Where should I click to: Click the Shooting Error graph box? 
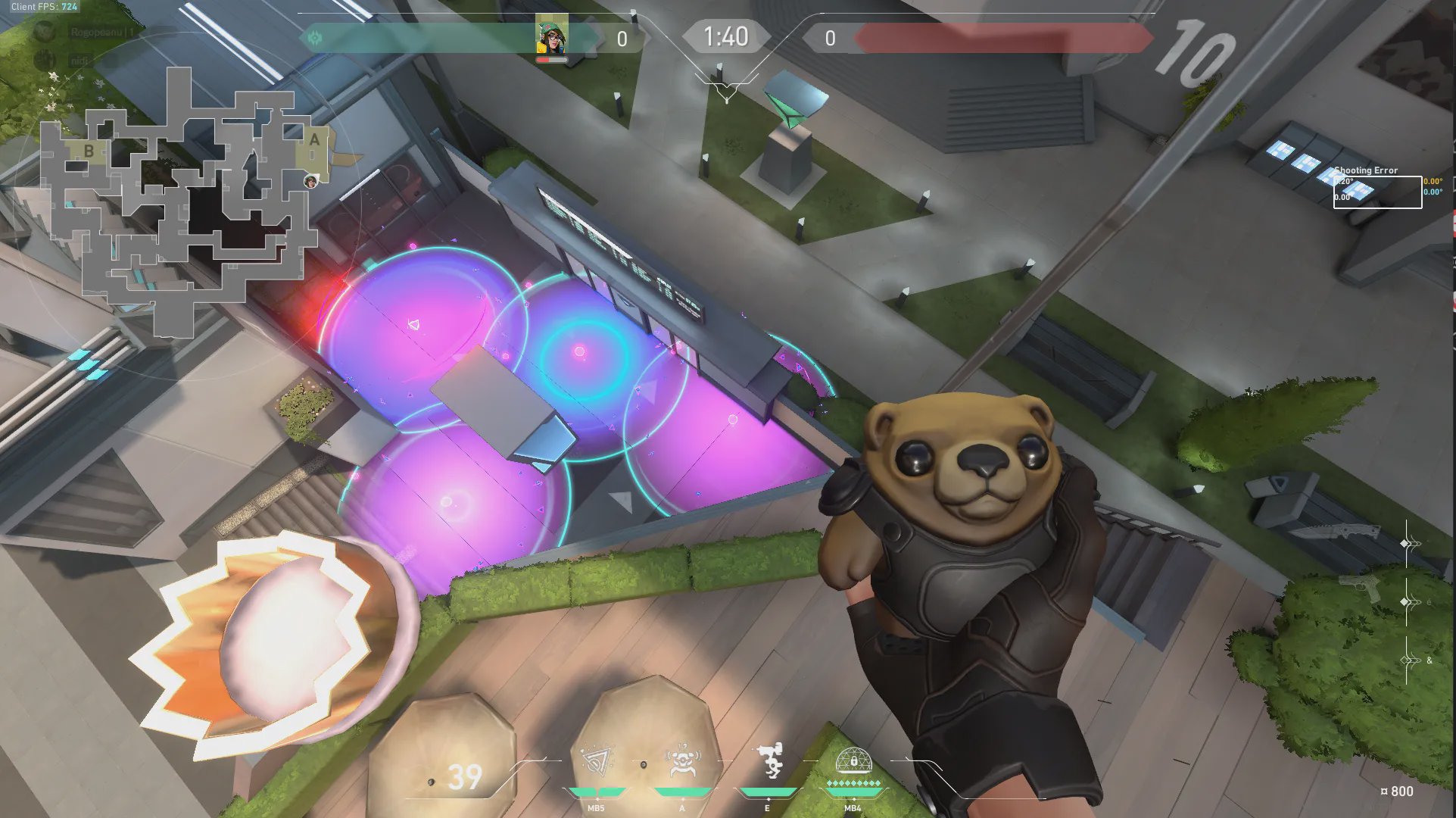(1377, 192)
